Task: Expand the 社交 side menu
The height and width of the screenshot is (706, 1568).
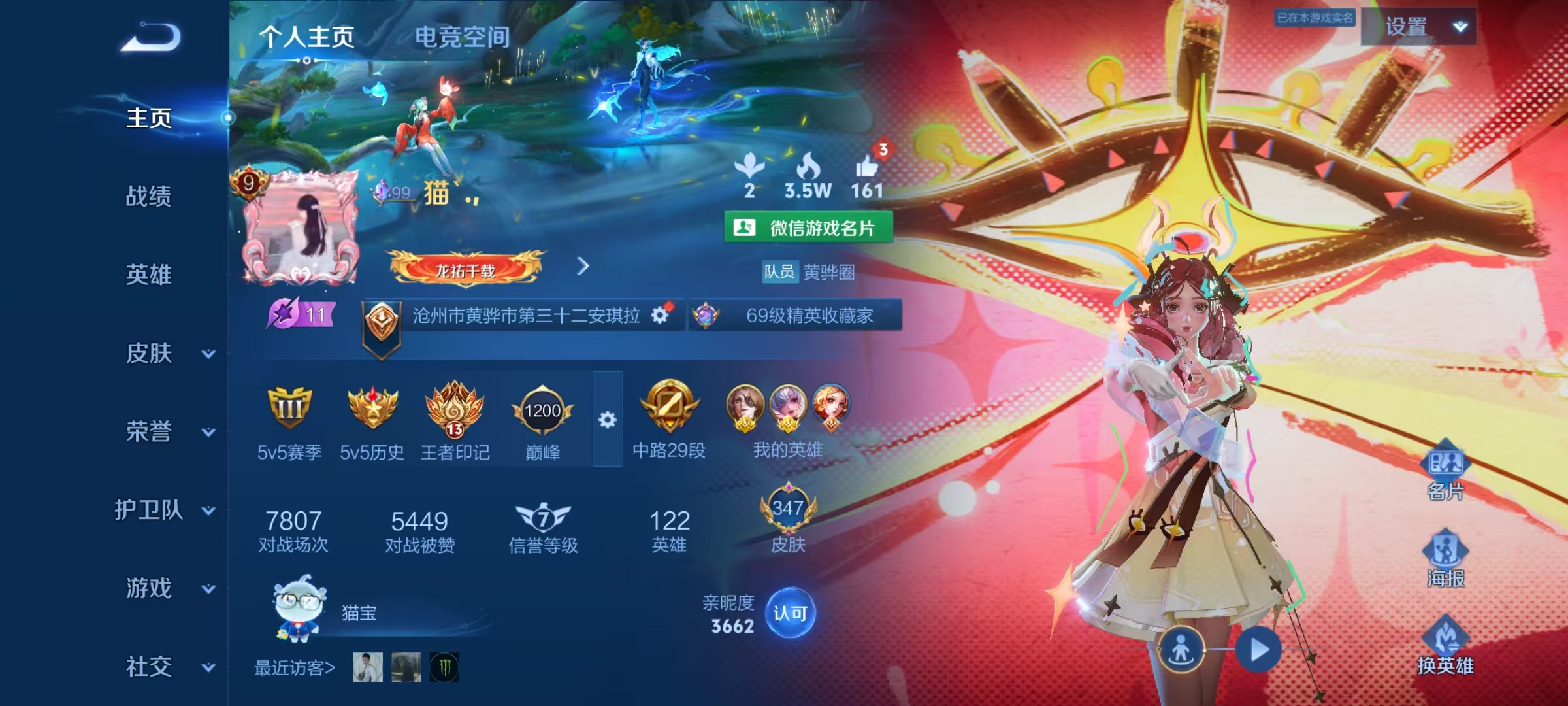Action: pos(208,667)
